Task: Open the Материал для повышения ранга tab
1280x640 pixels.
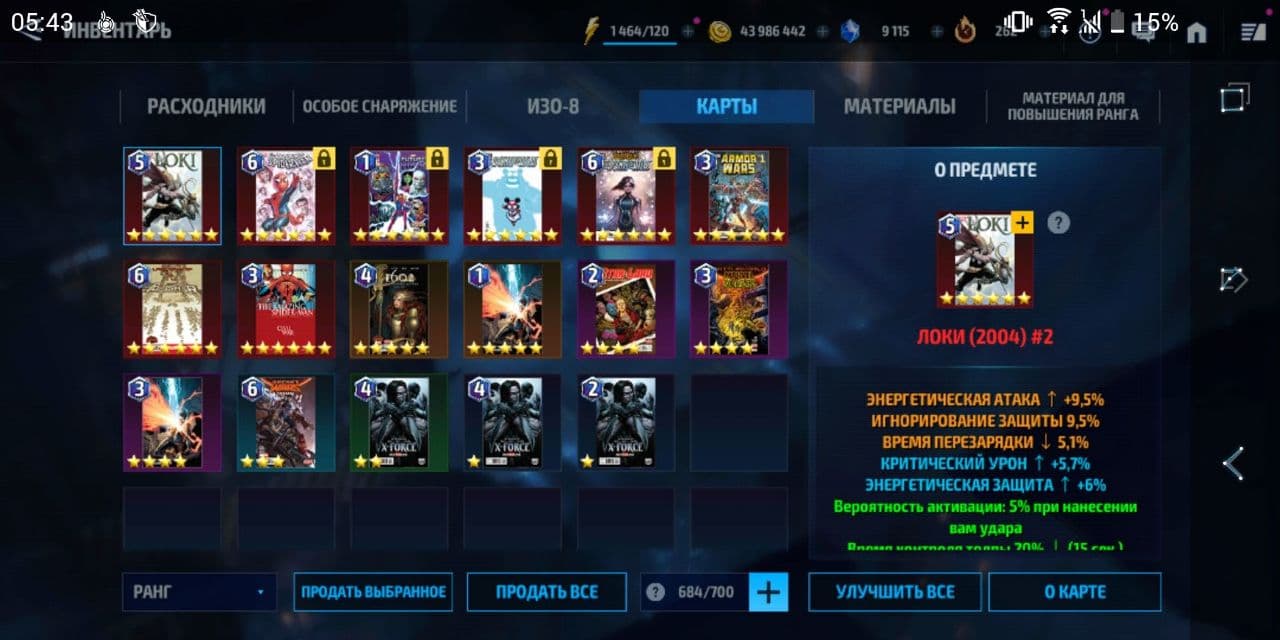Action: (1073, 107)
